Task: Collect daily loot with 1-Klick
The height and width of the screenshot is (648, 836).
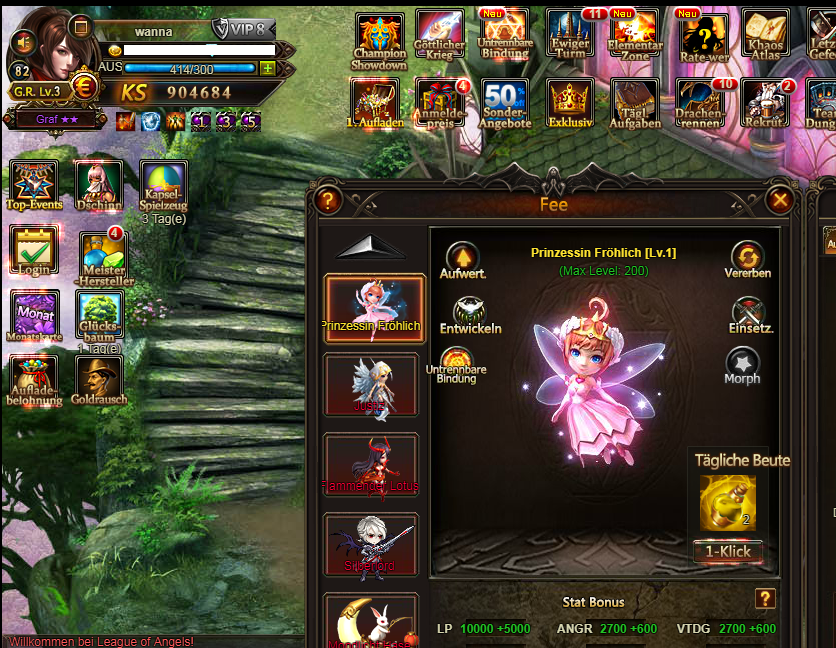Action: tap(728, 552)
